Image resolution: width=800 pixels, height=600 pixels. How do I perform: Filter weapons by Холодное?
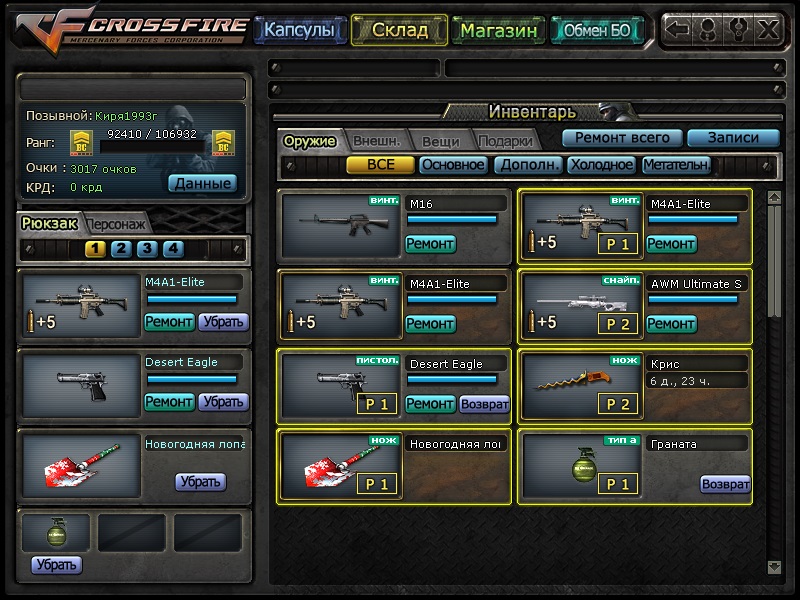[x=601, y=165]
